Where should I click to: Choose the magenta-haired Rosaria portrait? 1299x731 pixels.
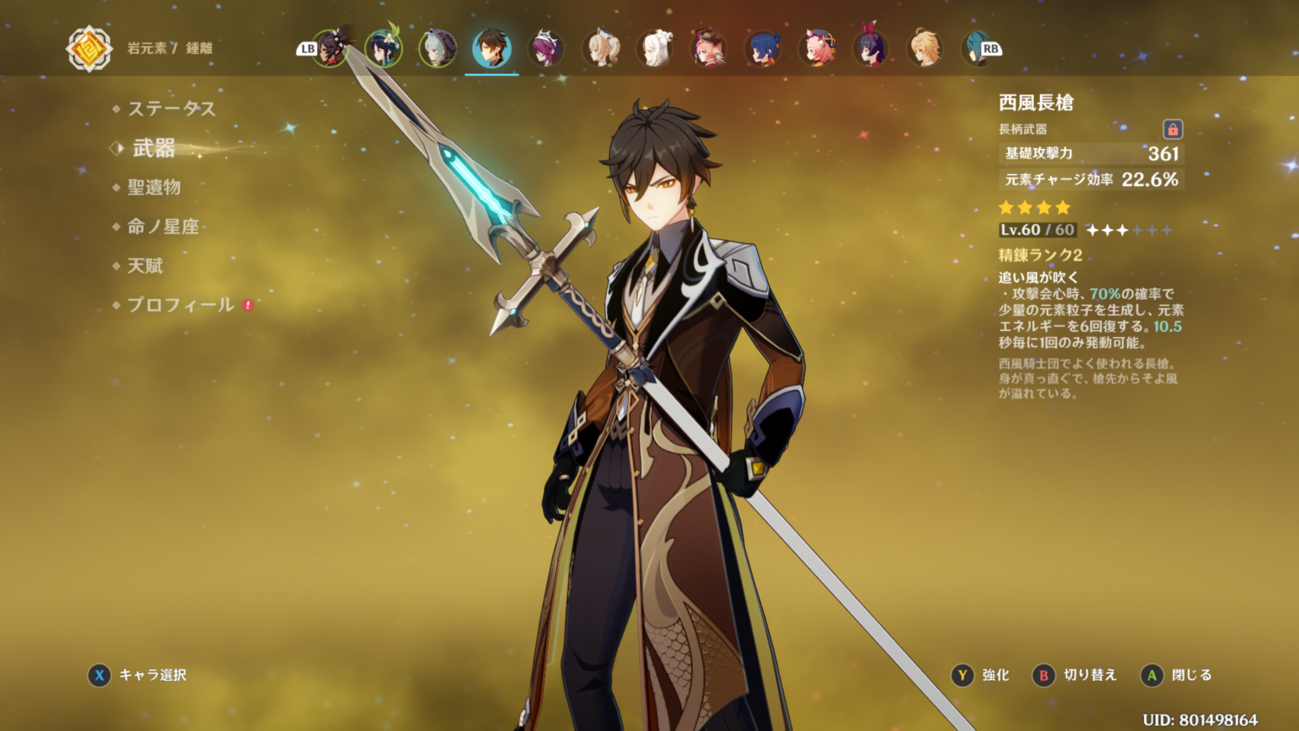pos(545,48)
